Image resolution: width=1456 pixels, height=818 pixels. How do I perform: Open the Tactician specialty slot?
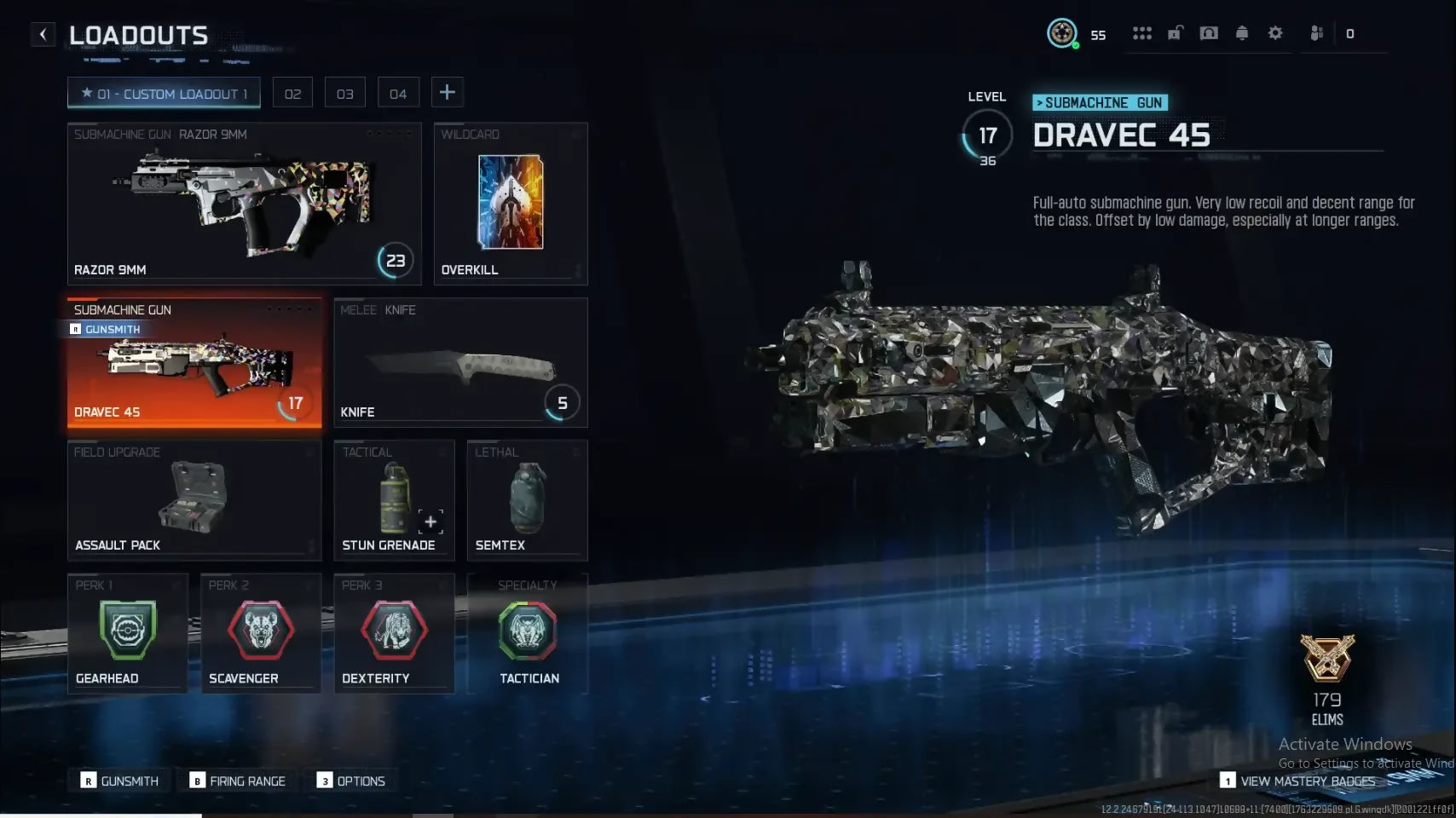click(x=528, y=633)
